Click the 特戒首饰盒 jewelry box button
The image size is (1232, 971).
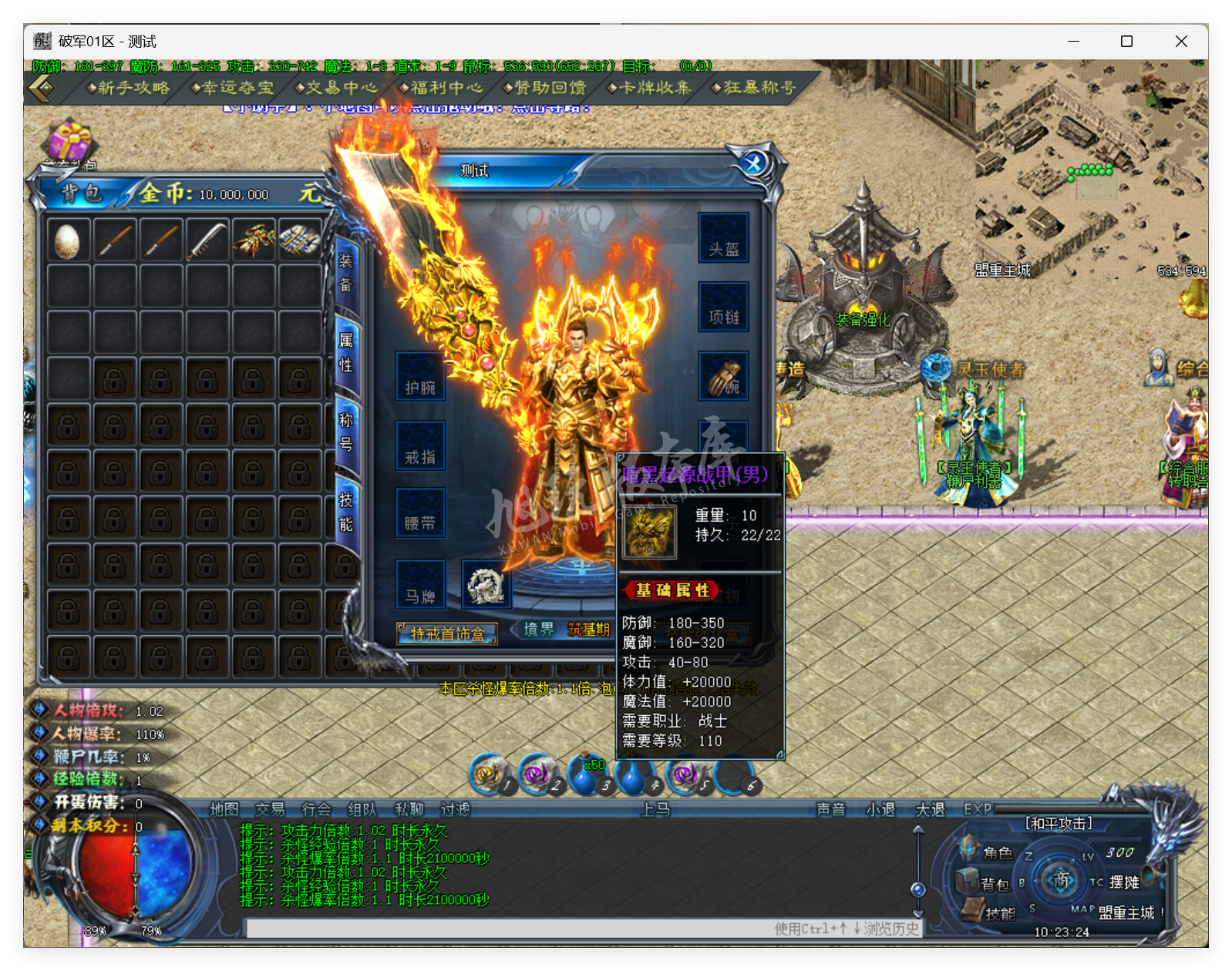point(446,634)
